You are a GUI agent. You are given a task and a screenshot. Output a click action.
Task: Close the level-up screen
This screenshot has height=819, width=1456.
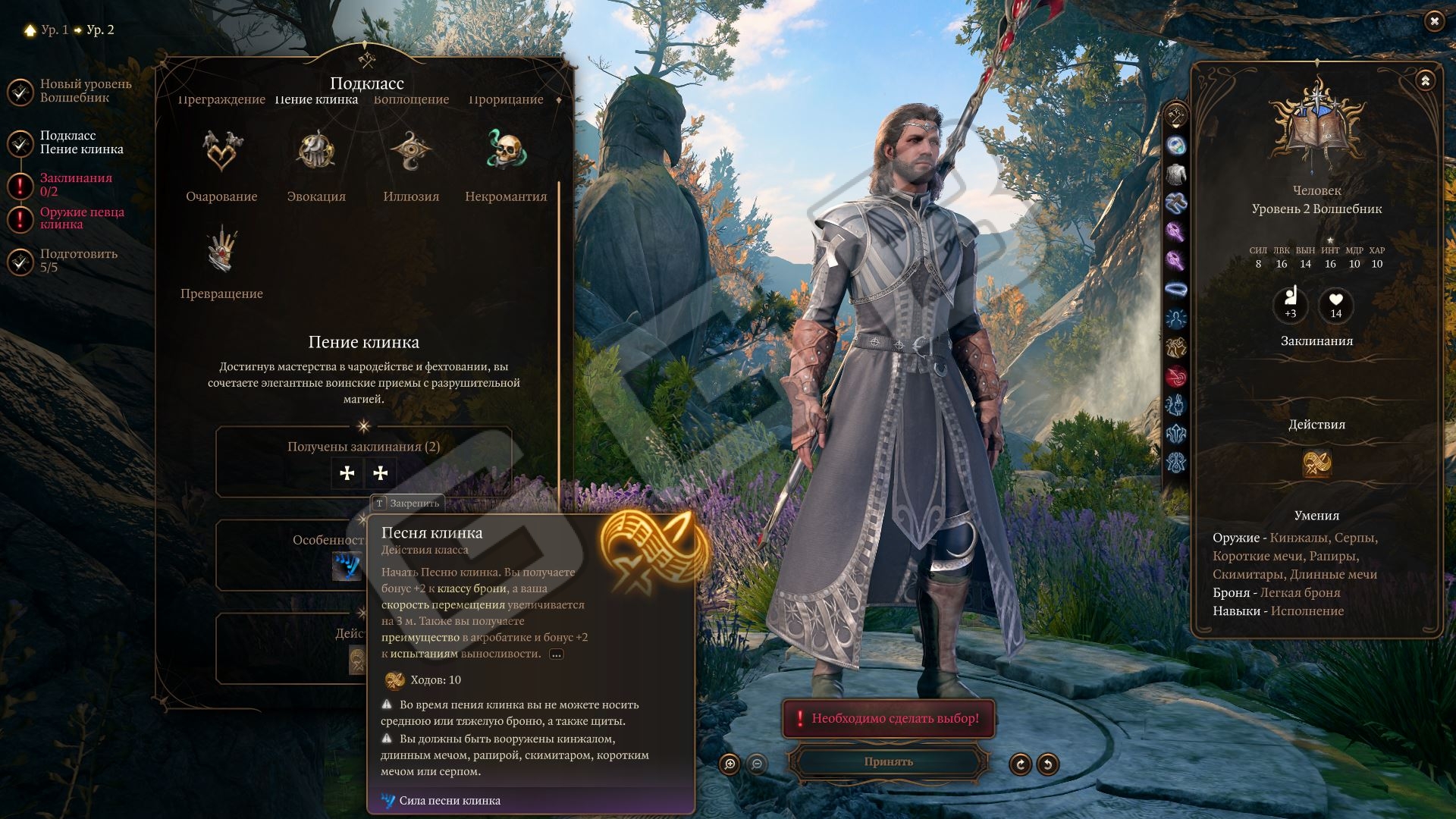pyautogui.click(x=1433, y=21)
